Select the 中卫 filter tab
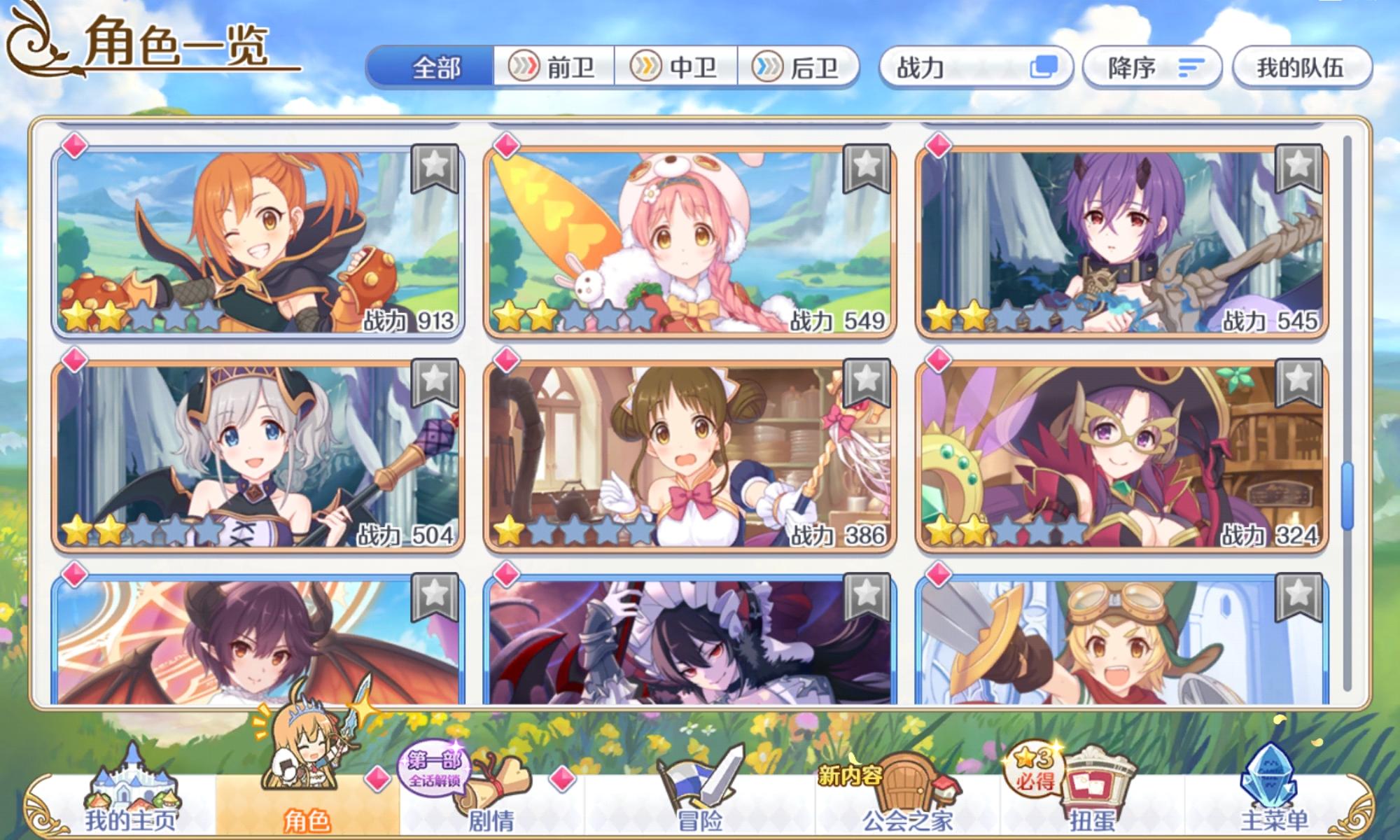This screenshot has width=1400, height=840. (674, 67)
